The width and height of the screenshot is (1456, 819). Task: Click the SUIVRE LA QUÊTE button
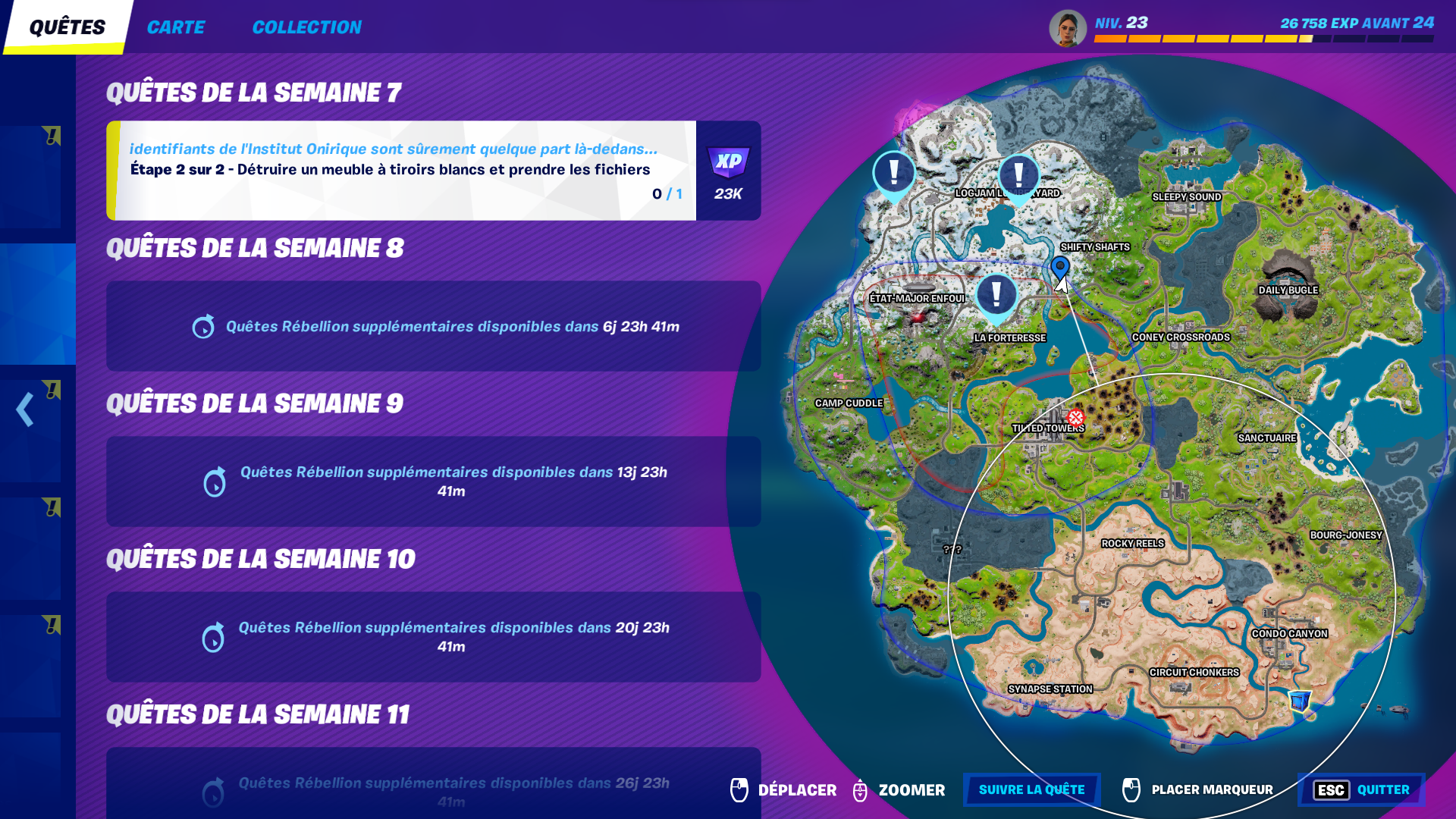1031,789
